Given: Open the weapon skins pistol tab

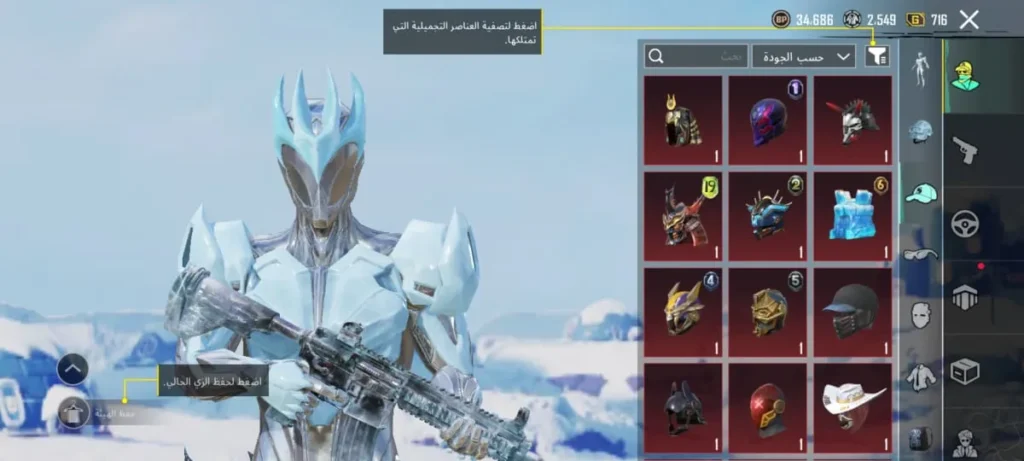Looking at the screenshot, I should coord(965,150).
